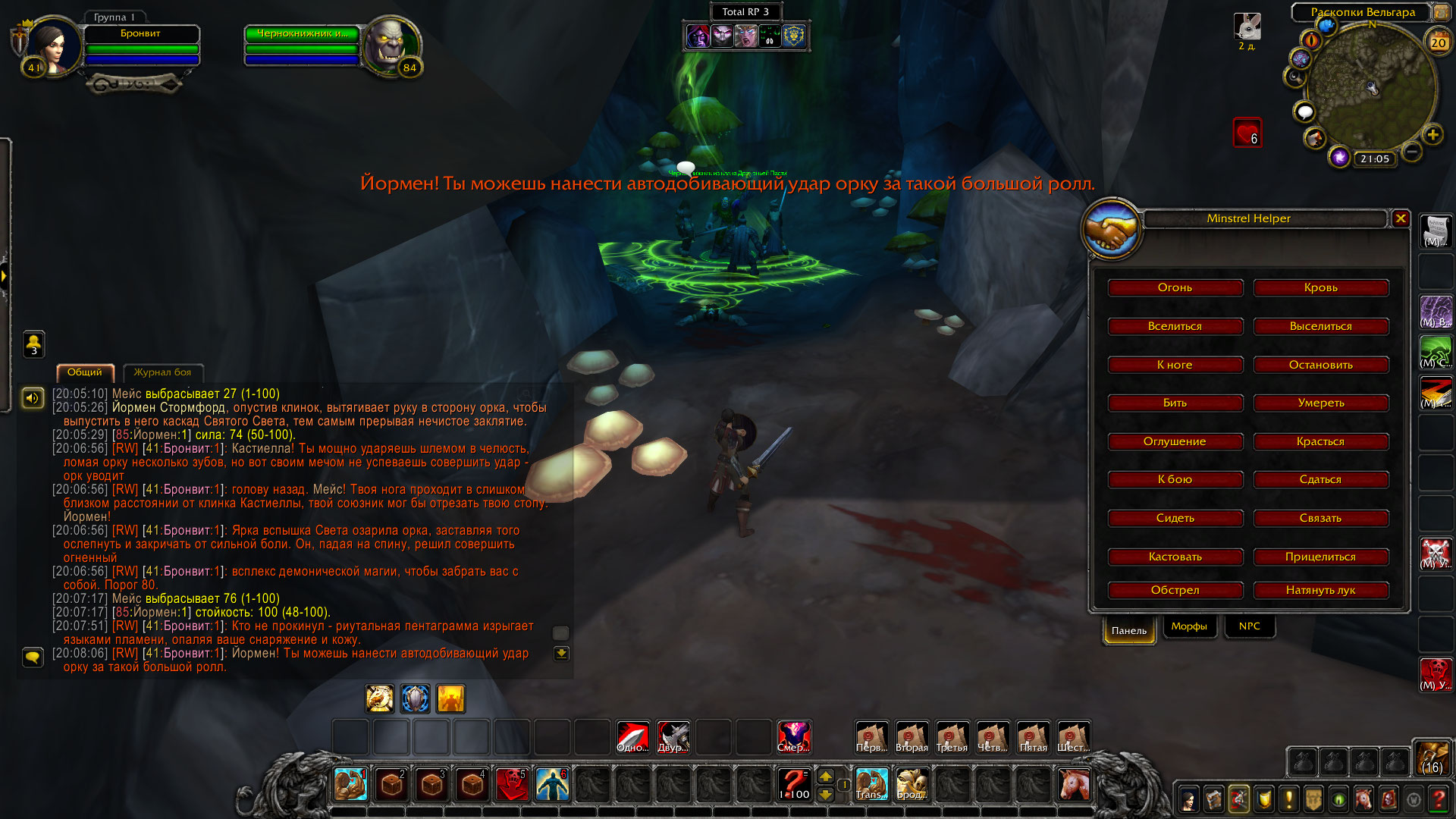Open the red question mark help button
Screen dimensions: 1456x819
click(x=1438, y=799)
